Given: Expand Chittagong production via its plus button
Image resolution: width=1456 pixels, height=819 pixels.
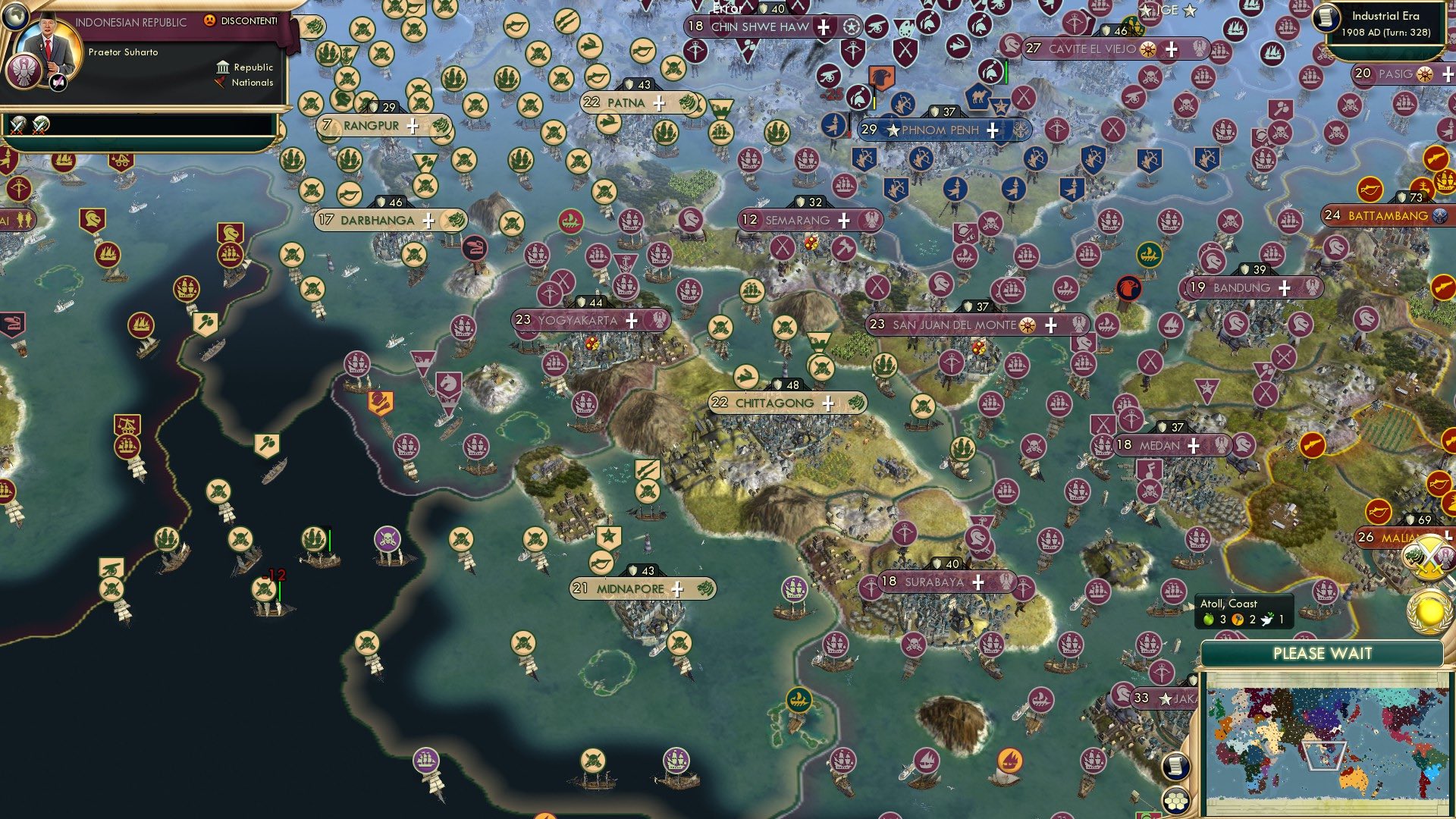Looking at the screenshot, I should [x=830, y=403].
